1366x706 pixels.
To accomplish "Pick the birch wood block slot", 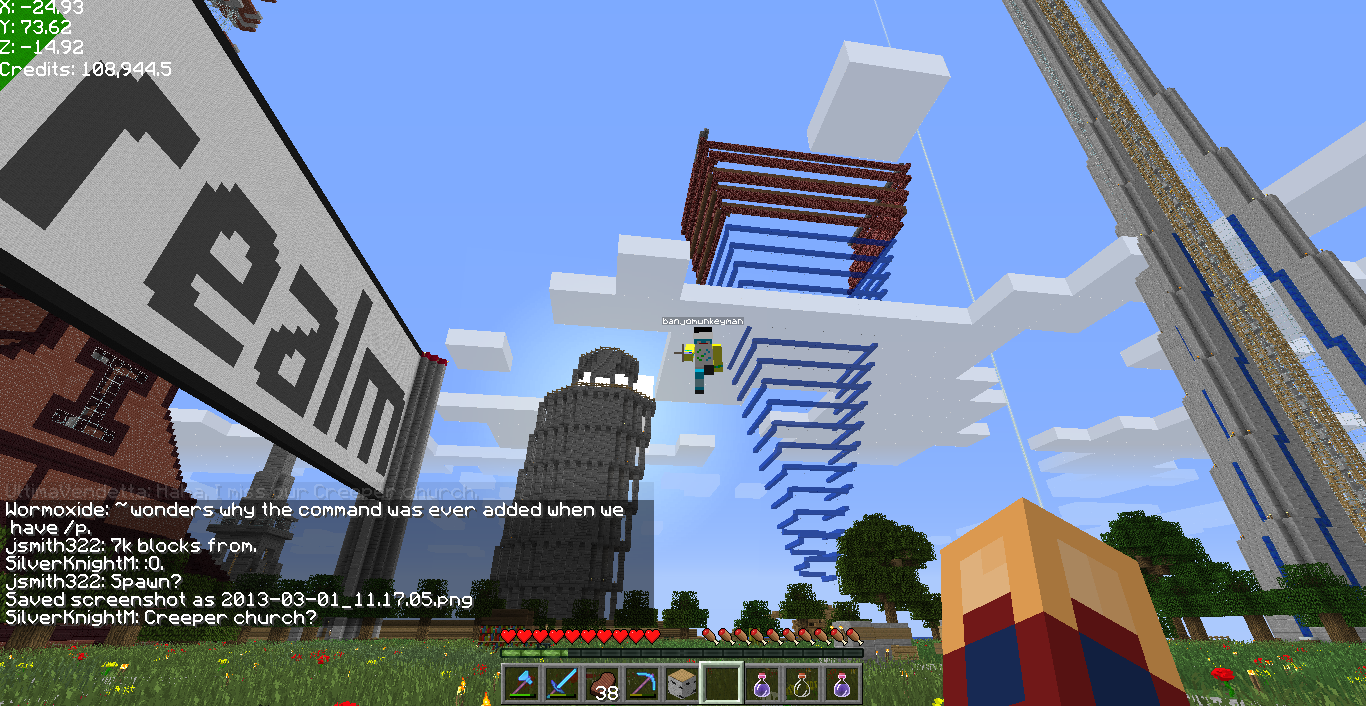I will (681, 684).
